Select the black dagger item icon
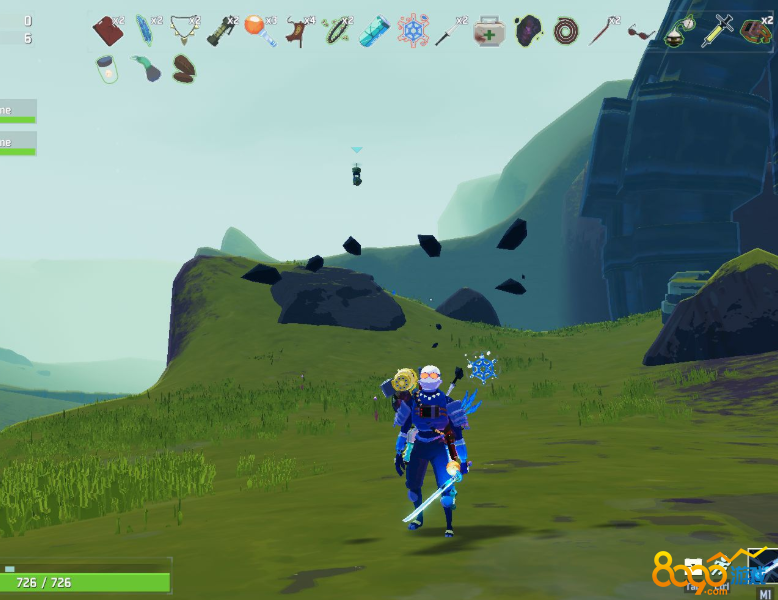Screen dimensions: 778x600 (449, 31)
